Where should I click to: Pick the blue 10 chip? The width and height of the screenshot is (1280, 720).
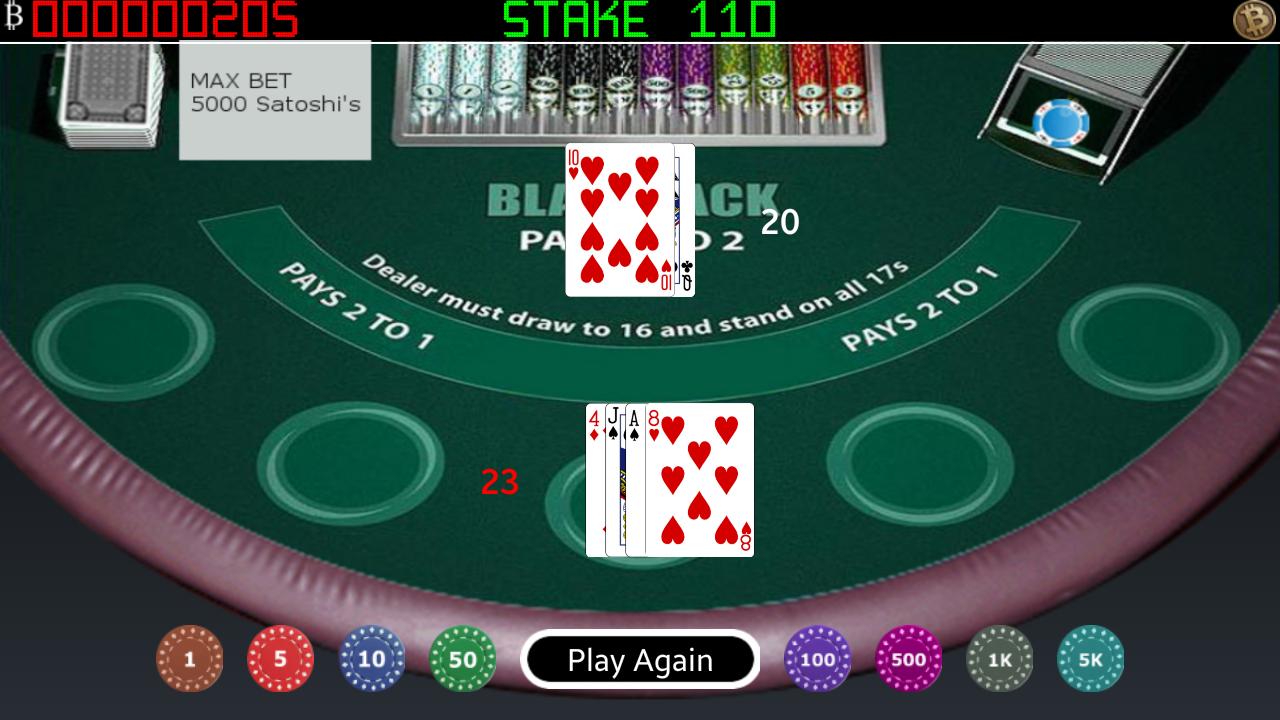tap(373, 659)
